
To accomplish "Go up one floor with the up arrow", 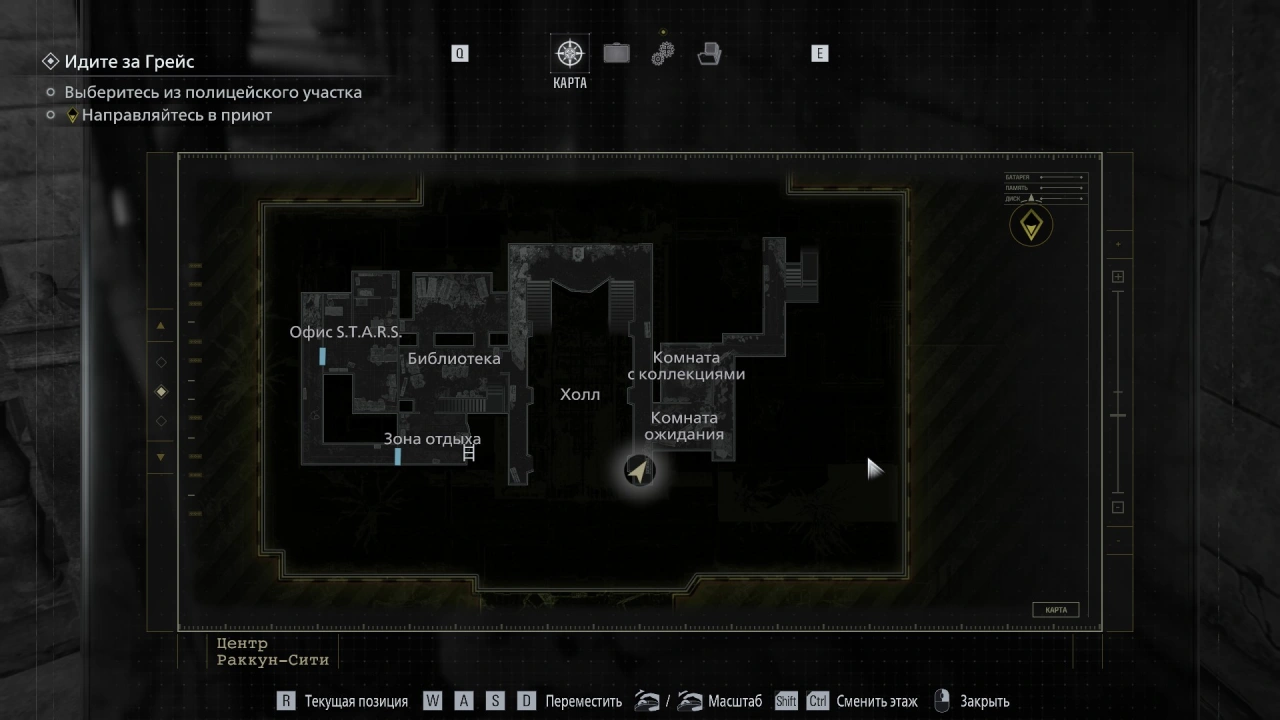I will pos(161,326).
